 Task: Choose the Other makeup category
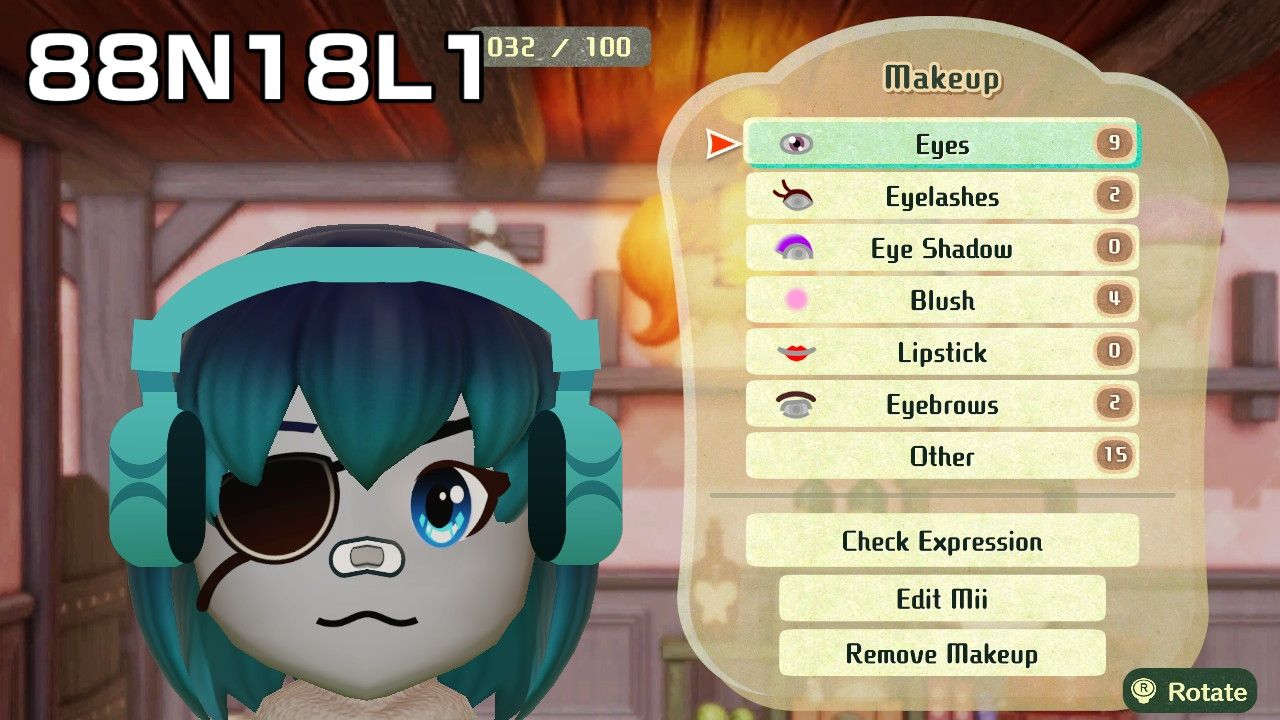click(x=941, y=457)
